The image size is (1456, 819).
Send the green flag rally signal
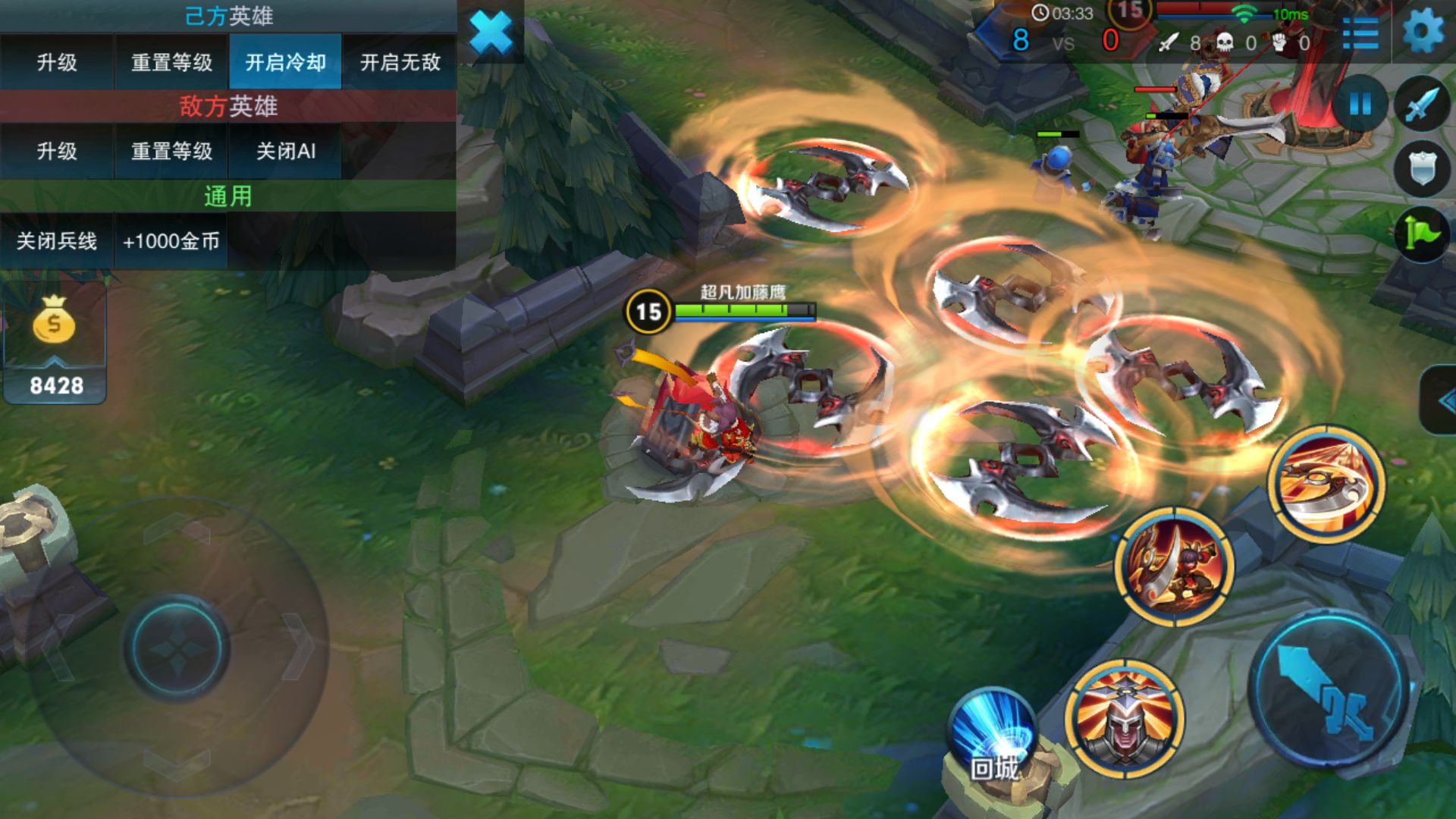tap(1421, 234)
